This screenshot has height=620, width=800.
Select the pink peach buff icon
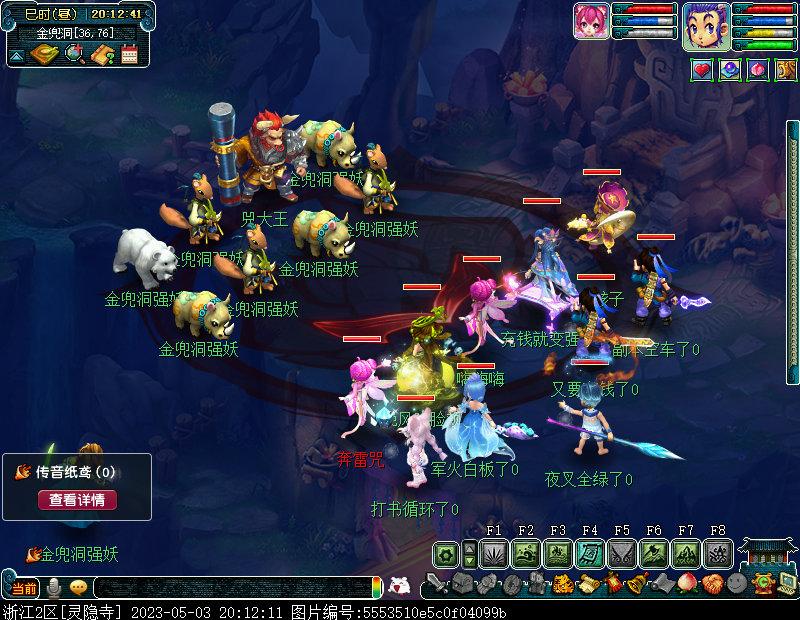758,71
